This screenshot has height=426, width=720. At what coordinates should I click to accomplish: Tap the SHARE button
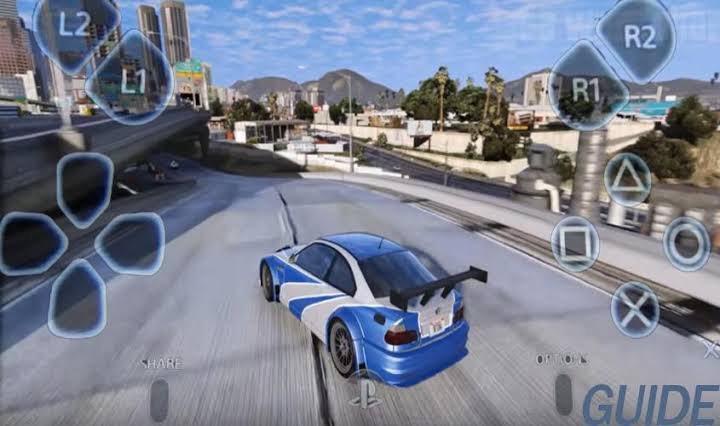click(160, 397)
